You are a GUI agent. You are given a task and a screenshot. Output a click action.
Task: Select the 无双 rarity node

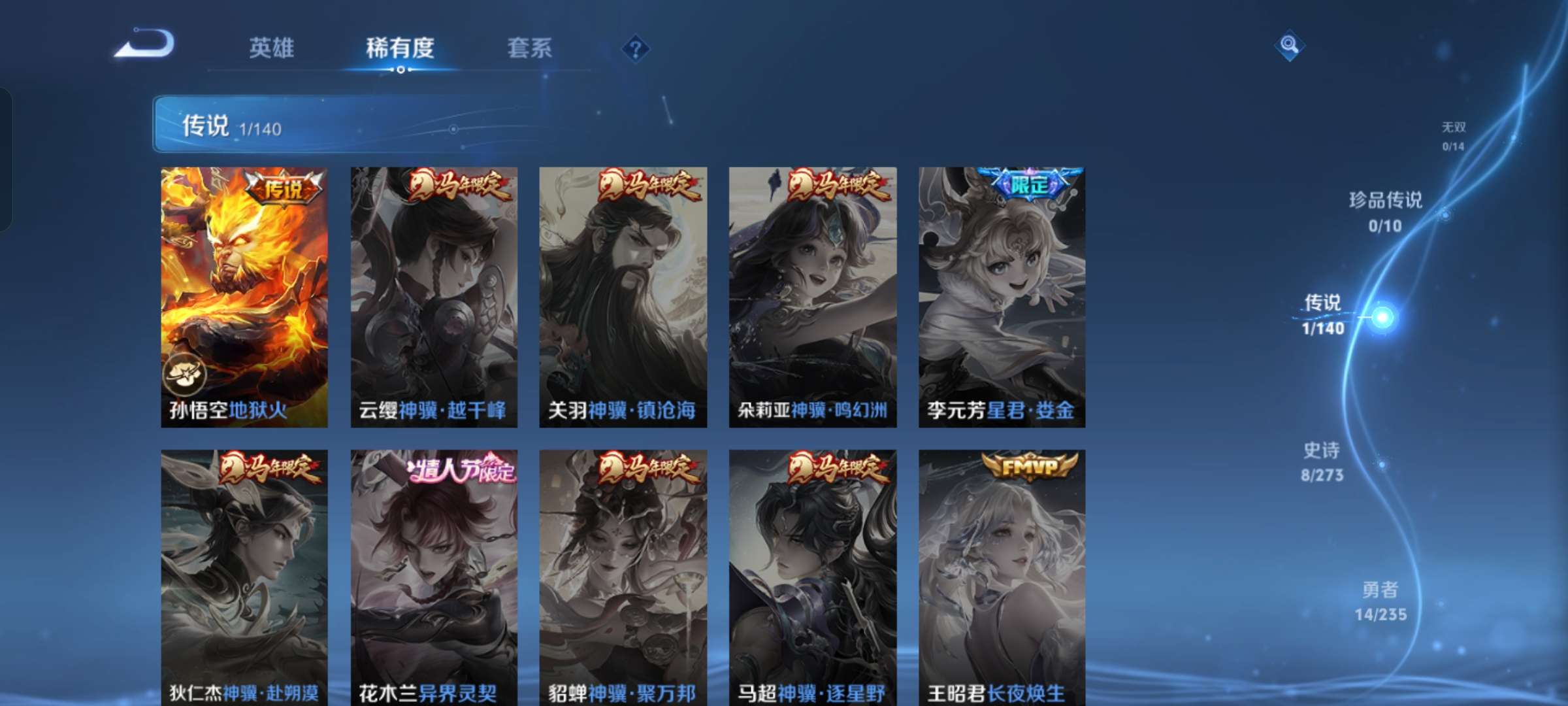[x=1453, y=135]
